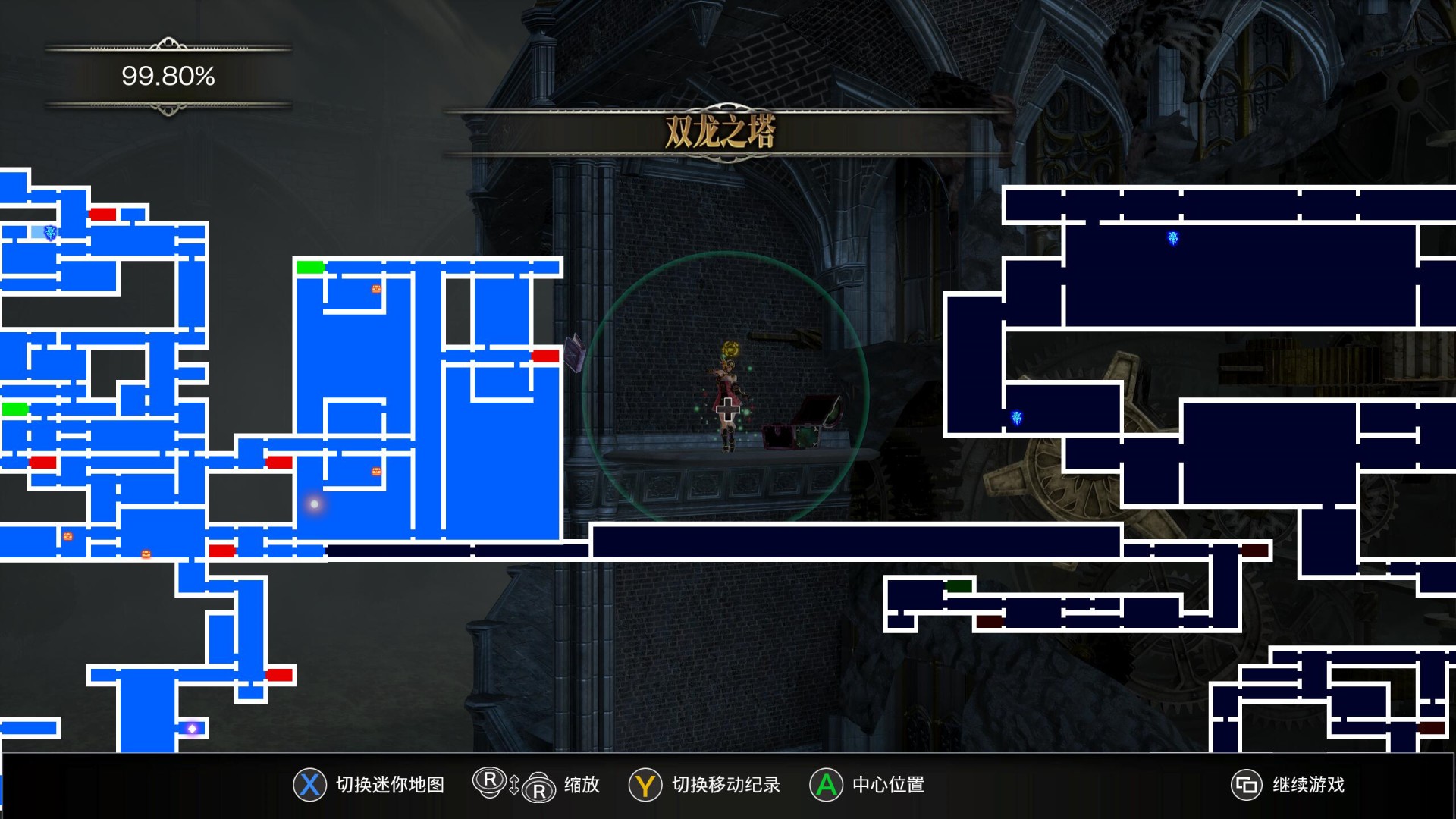The height and width of the screenshot is (819, 1456).
Task: Select the blue crystal marker in the light-blue room
Action: tap(50, 233)
